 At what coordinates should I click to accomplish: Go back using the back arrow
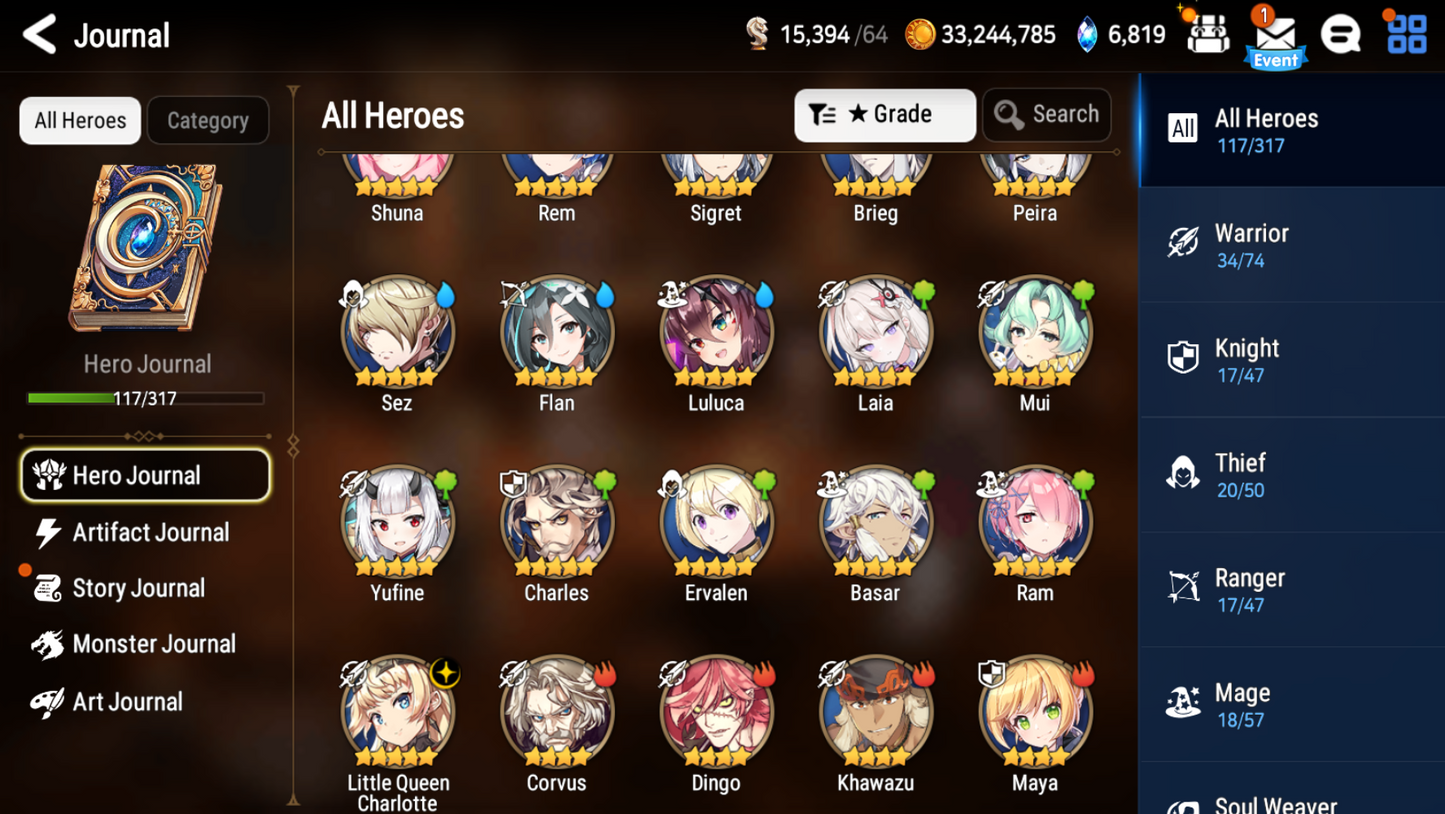37,33
